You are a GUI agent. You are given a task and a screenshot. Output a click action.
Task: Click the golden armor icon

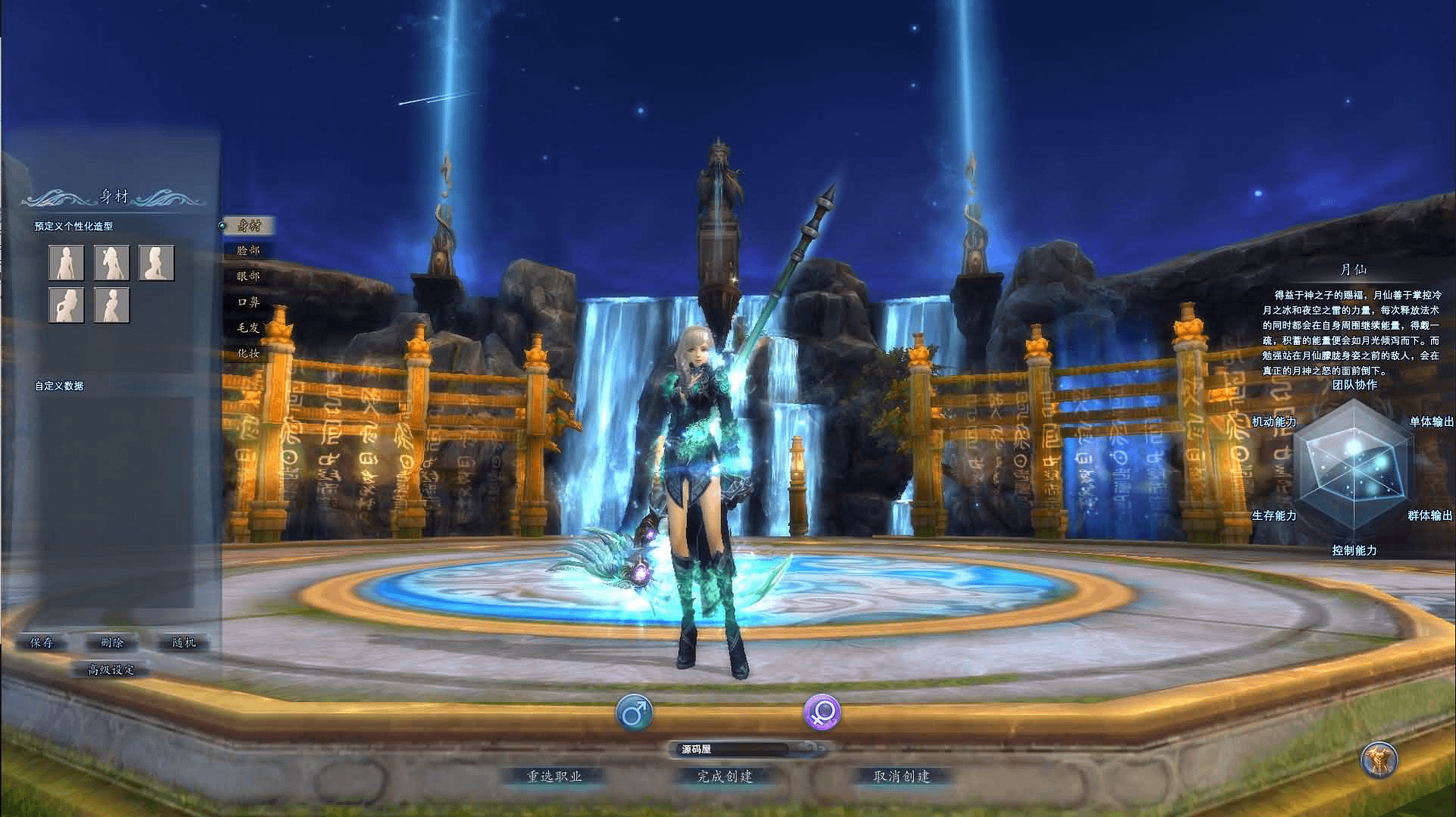(1379, 759)
